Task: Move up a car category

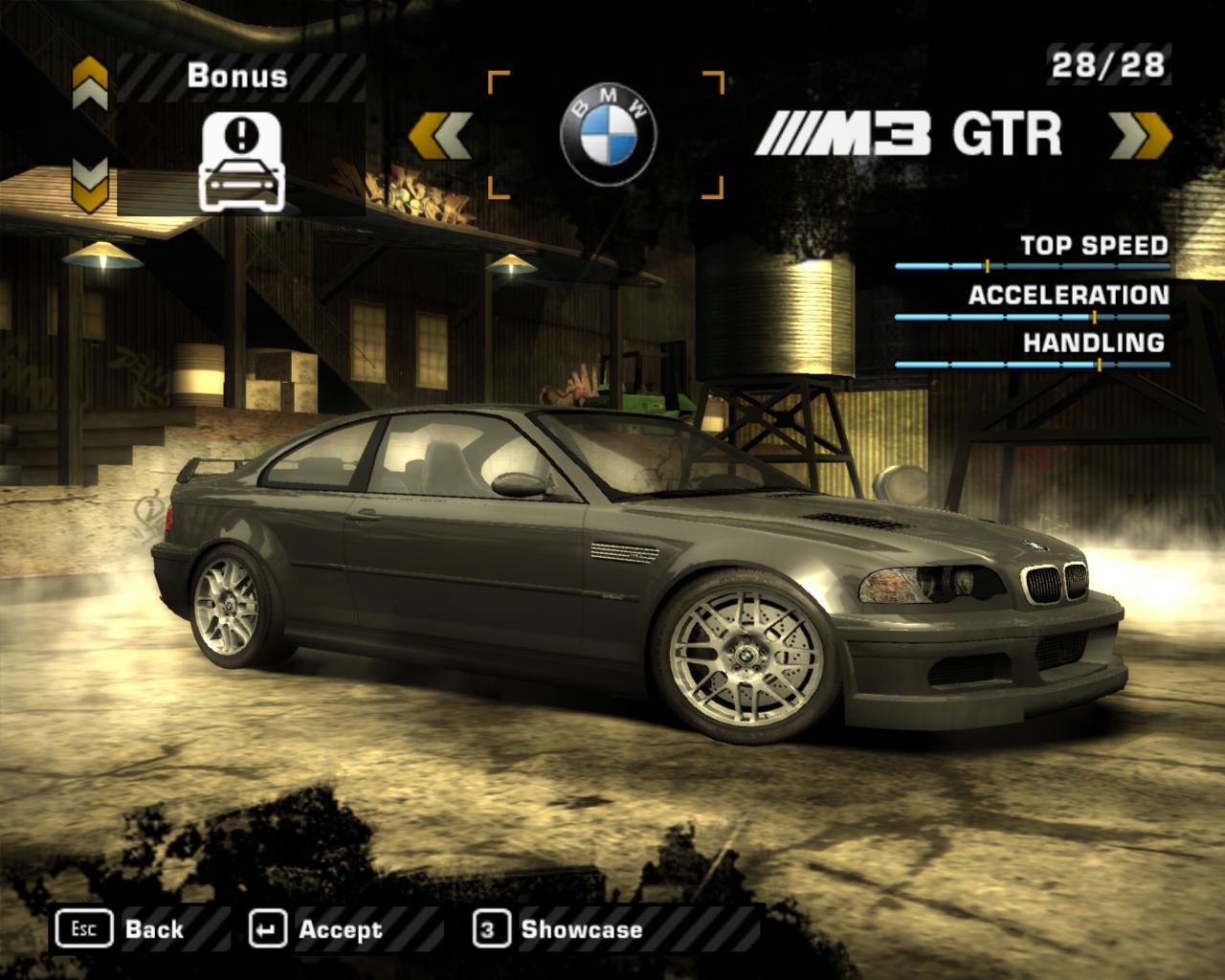Action: pos(91,84)
